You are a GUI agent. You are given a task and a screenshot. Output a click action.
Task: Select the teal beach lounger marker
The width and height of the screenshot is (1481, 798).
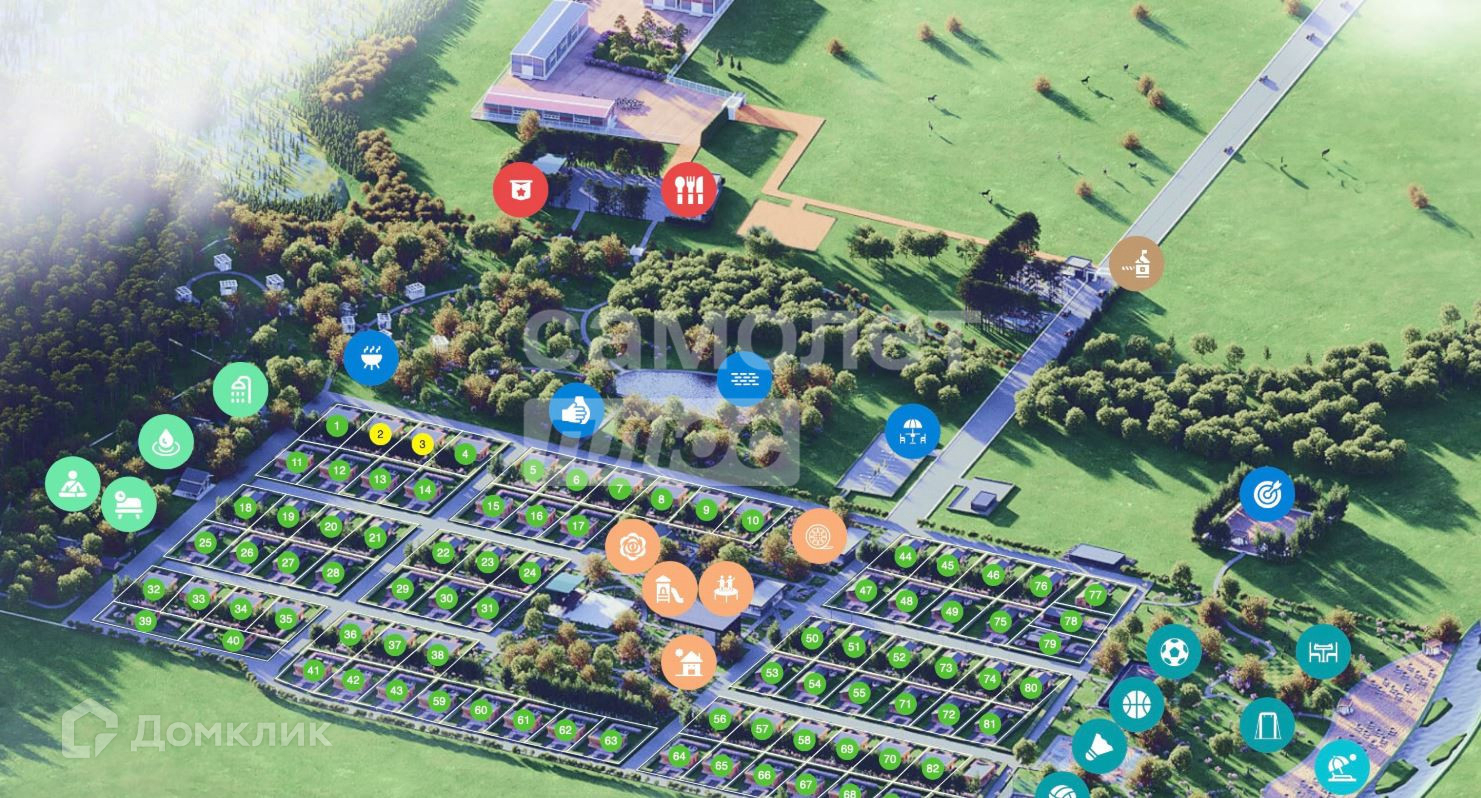tap(1341, 766)
